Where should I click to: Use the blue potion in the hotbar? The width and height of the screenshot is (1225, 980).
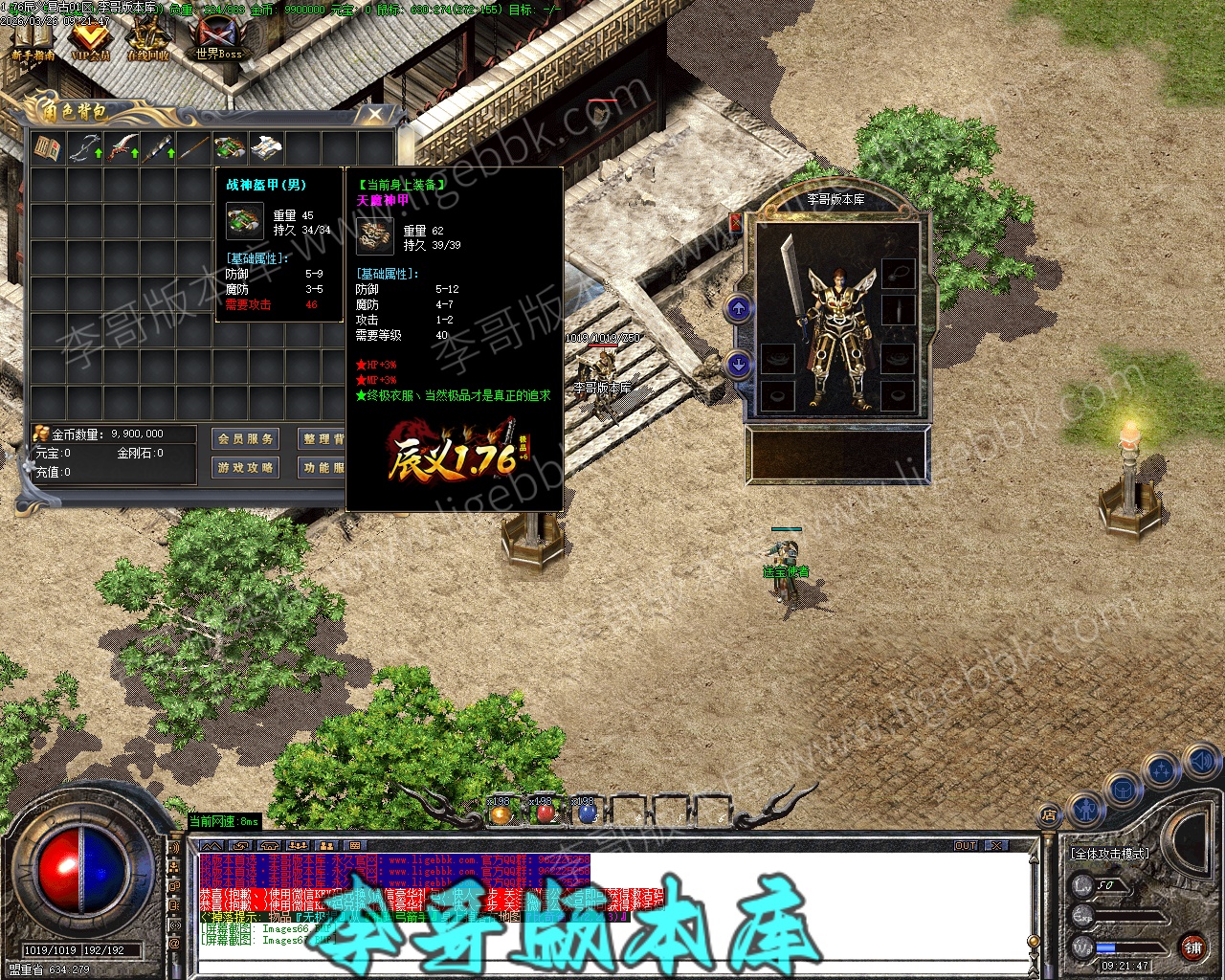[x=586, y=813]
